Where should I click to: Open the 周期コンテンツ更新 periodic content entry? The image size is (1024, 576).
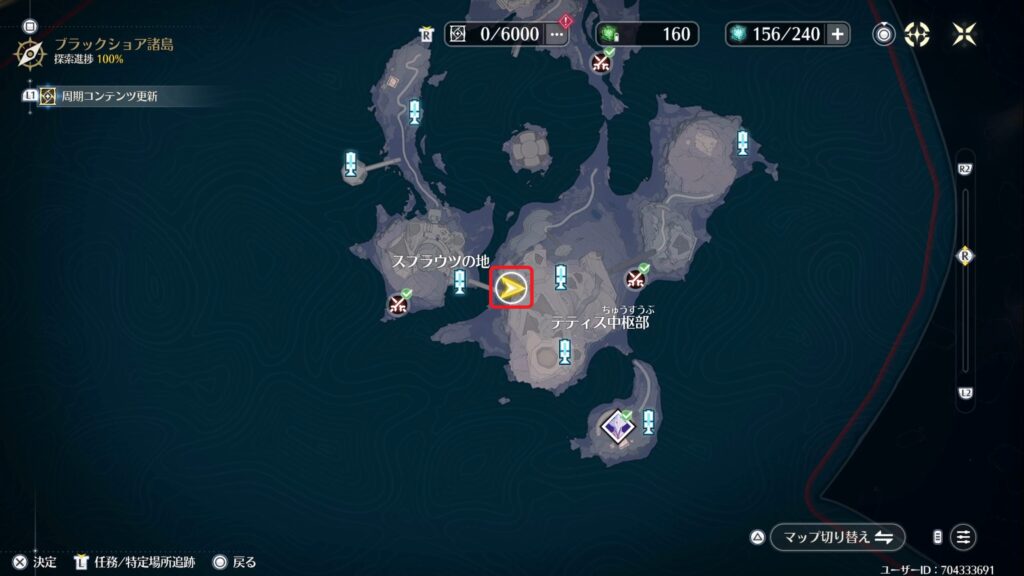[108, 97]
